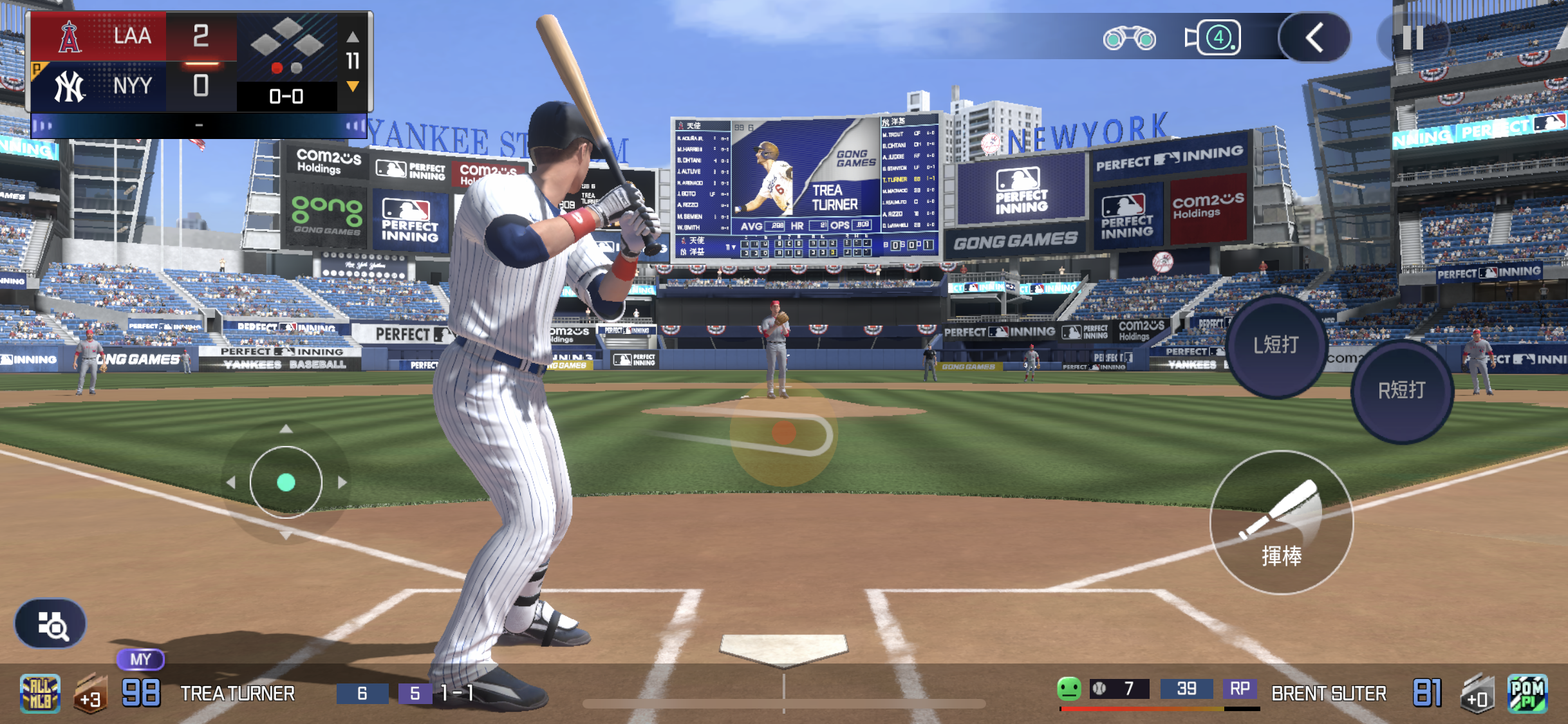Tap the batting joystick up arrow
Screen dimensions: 1568x724
286,429
